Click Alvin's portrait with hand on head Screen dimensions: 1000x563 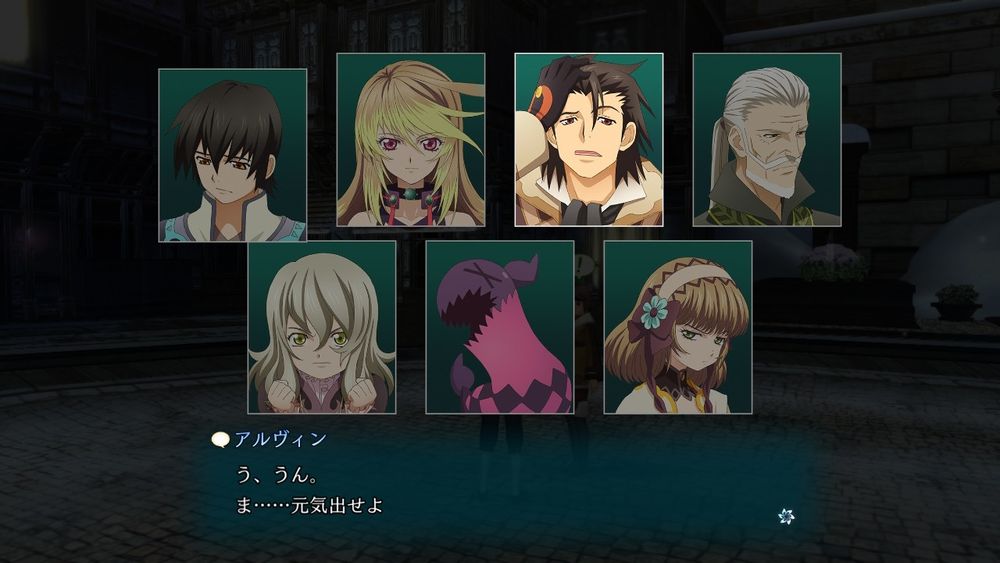tap(589, 140)
